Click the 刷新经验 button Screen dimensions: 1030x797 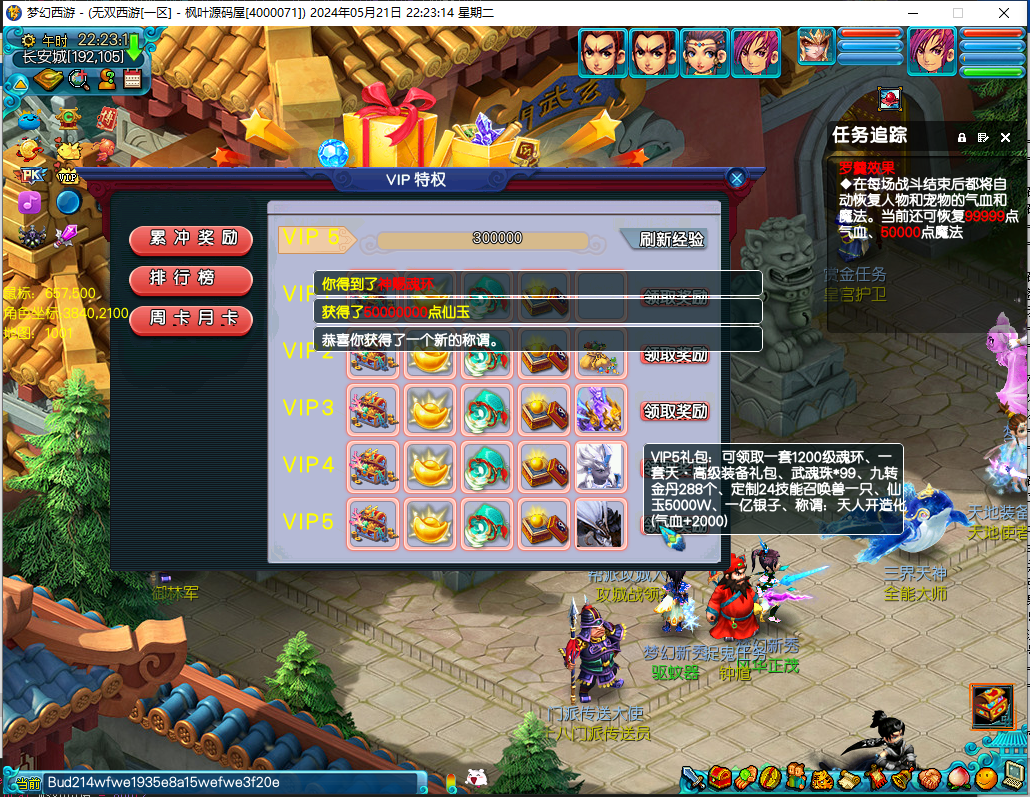tap(668, 239)
